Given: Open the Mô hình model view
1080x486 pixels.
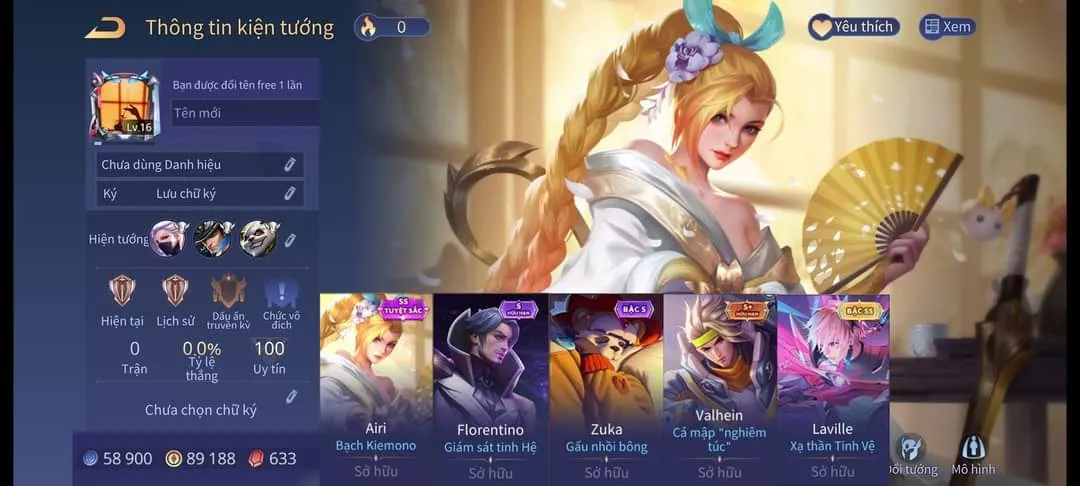Looking at the screenshot, I should point(973,455).
